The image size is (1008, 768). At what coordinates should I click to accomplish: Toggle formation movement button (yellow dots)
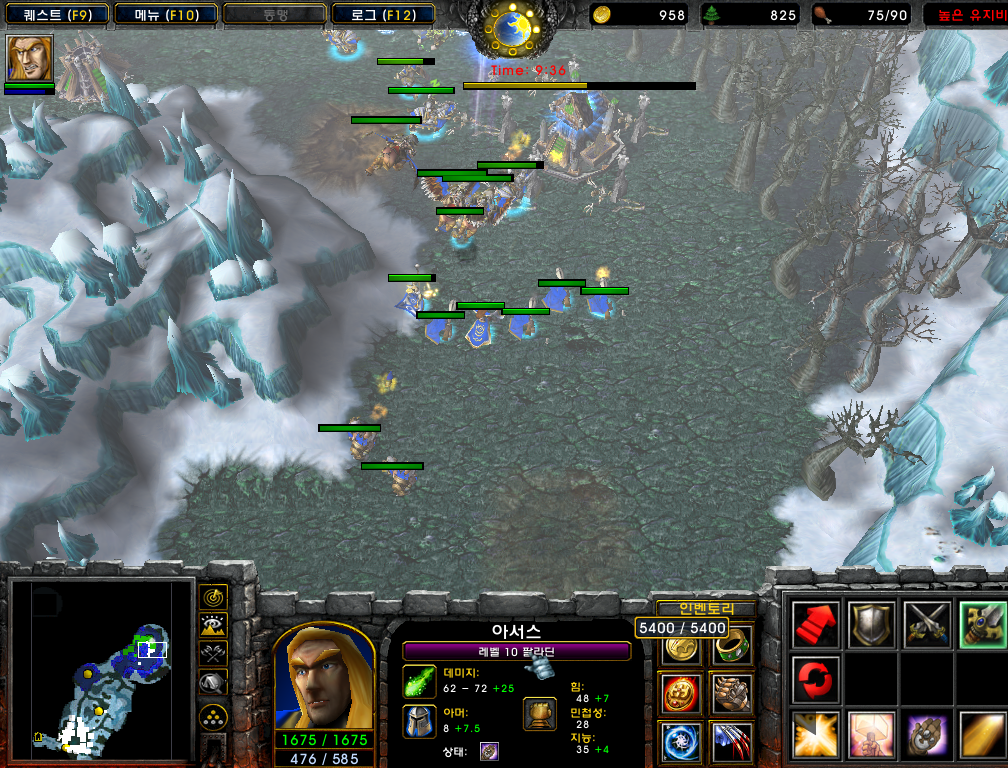213,717
